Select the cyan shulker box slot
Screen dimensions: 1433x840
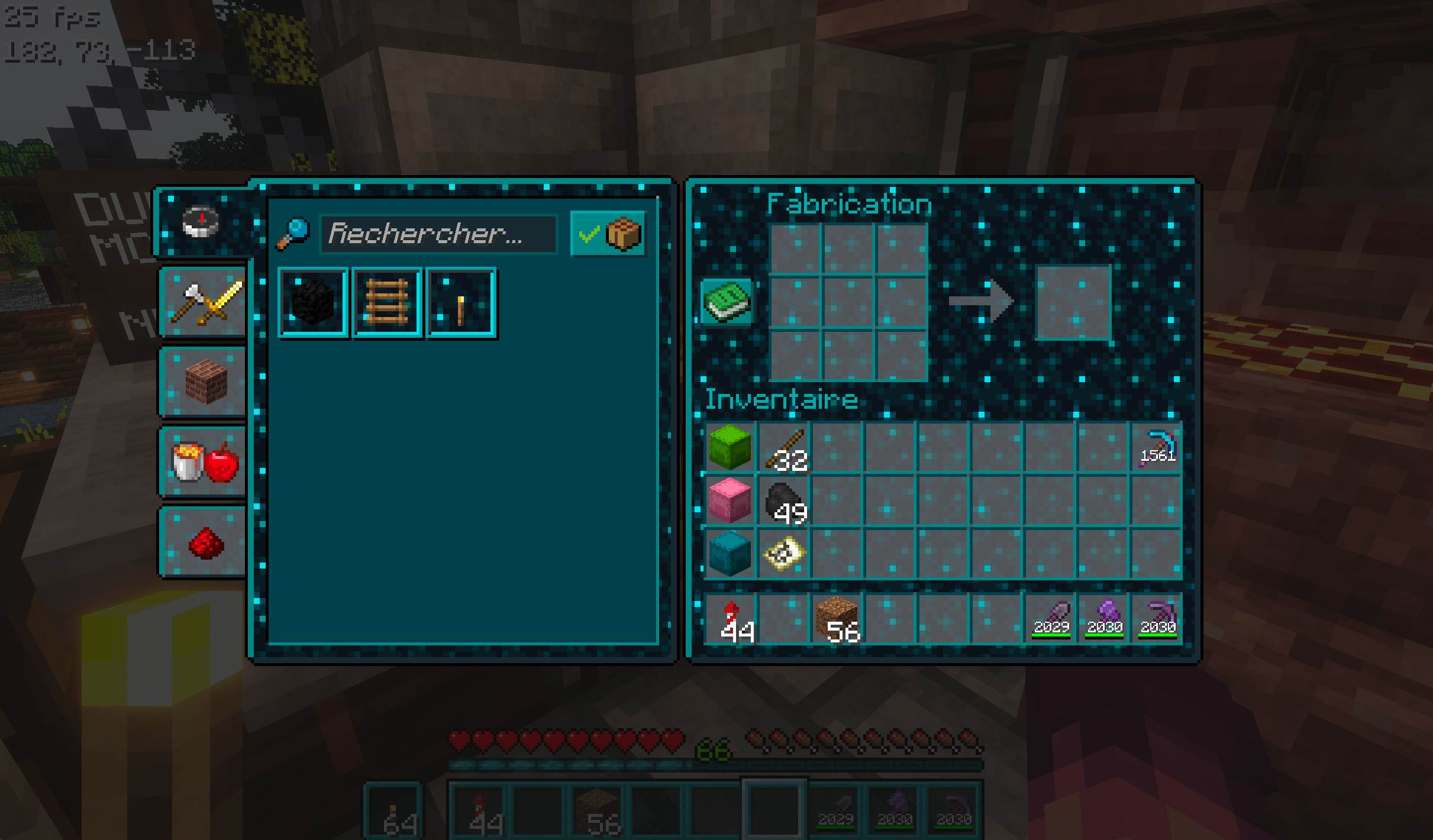click(x=730, y=554)
